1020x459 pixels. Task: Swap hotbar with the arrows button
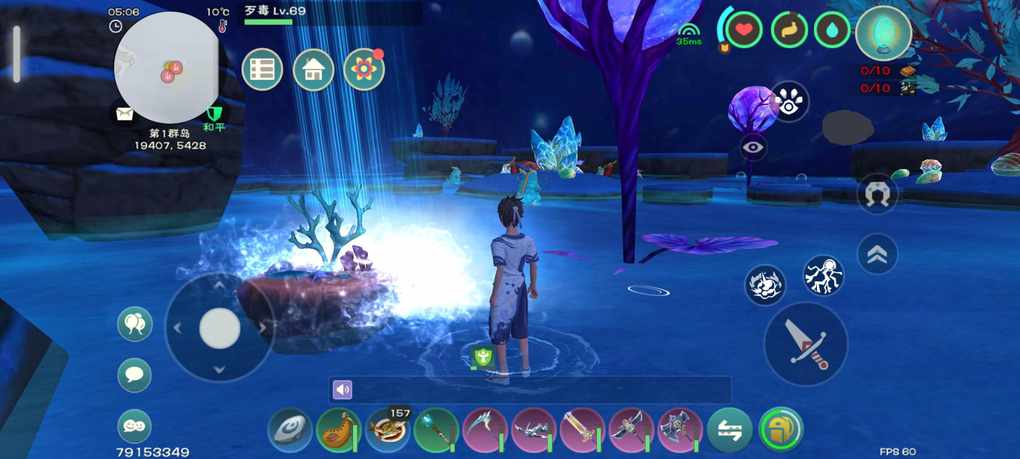(x=729, y=430)
